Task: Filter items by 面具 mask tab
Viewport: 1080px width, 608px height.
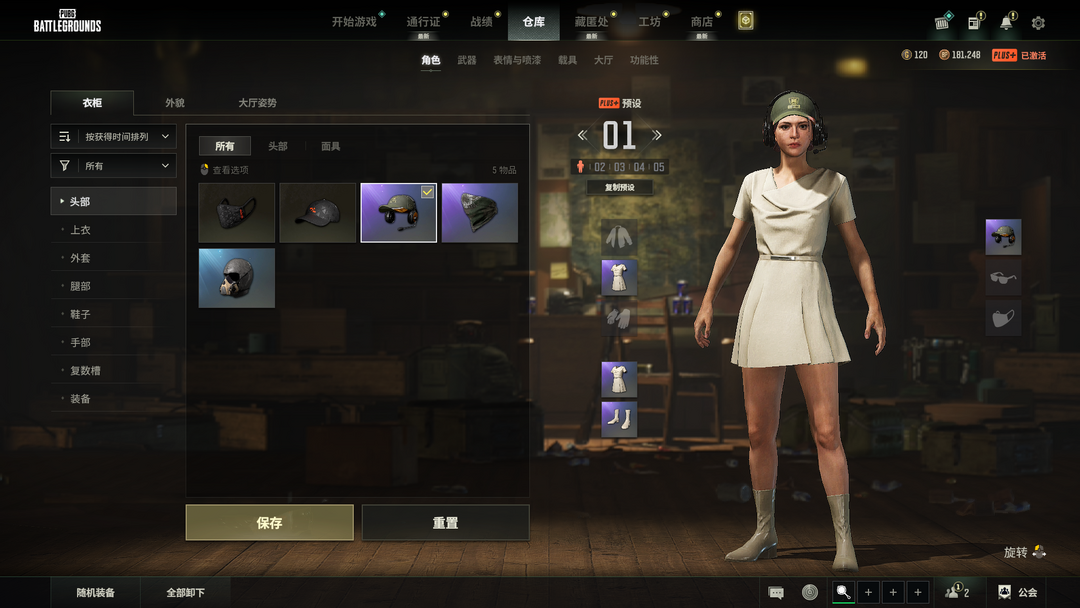Action: pos(330,146)
